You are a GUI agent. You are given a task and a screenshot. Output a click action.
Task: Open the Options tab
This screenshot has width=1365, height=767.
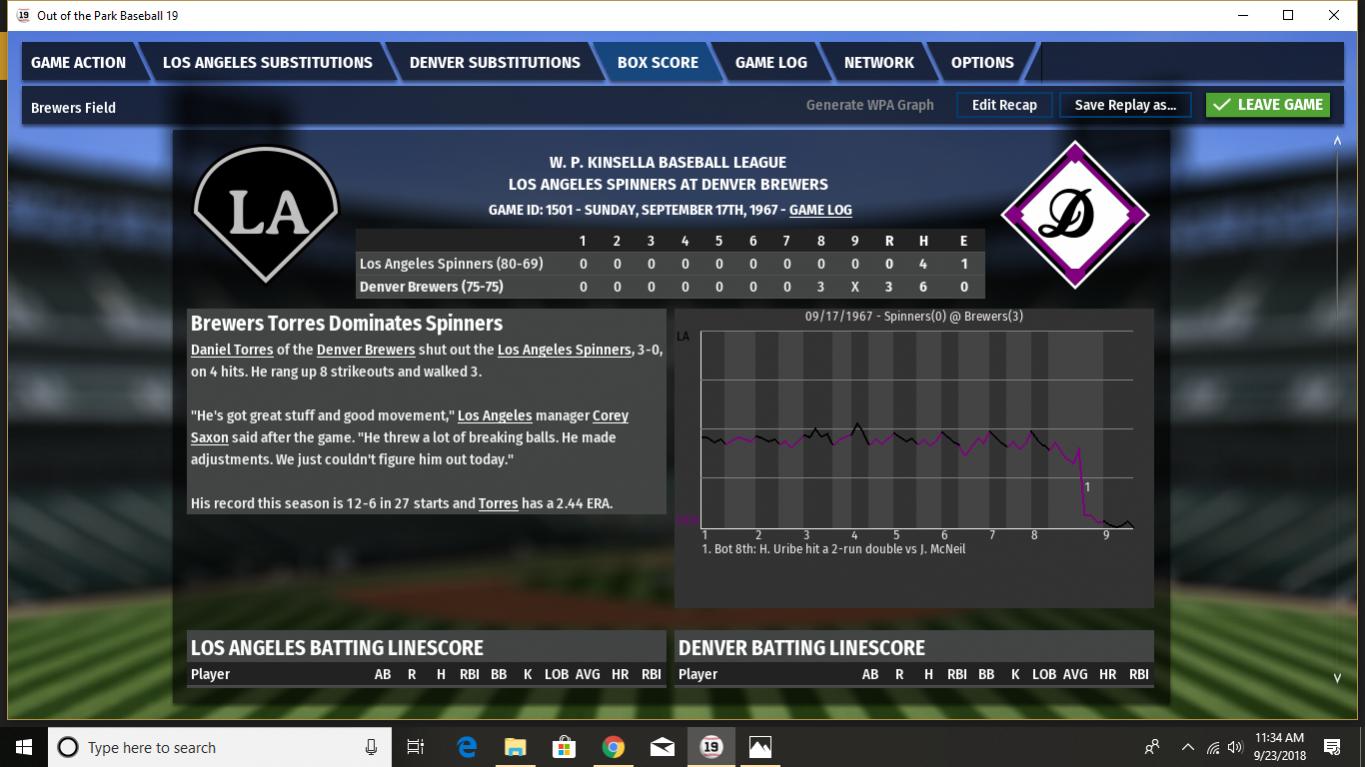(x=982, y=62)
